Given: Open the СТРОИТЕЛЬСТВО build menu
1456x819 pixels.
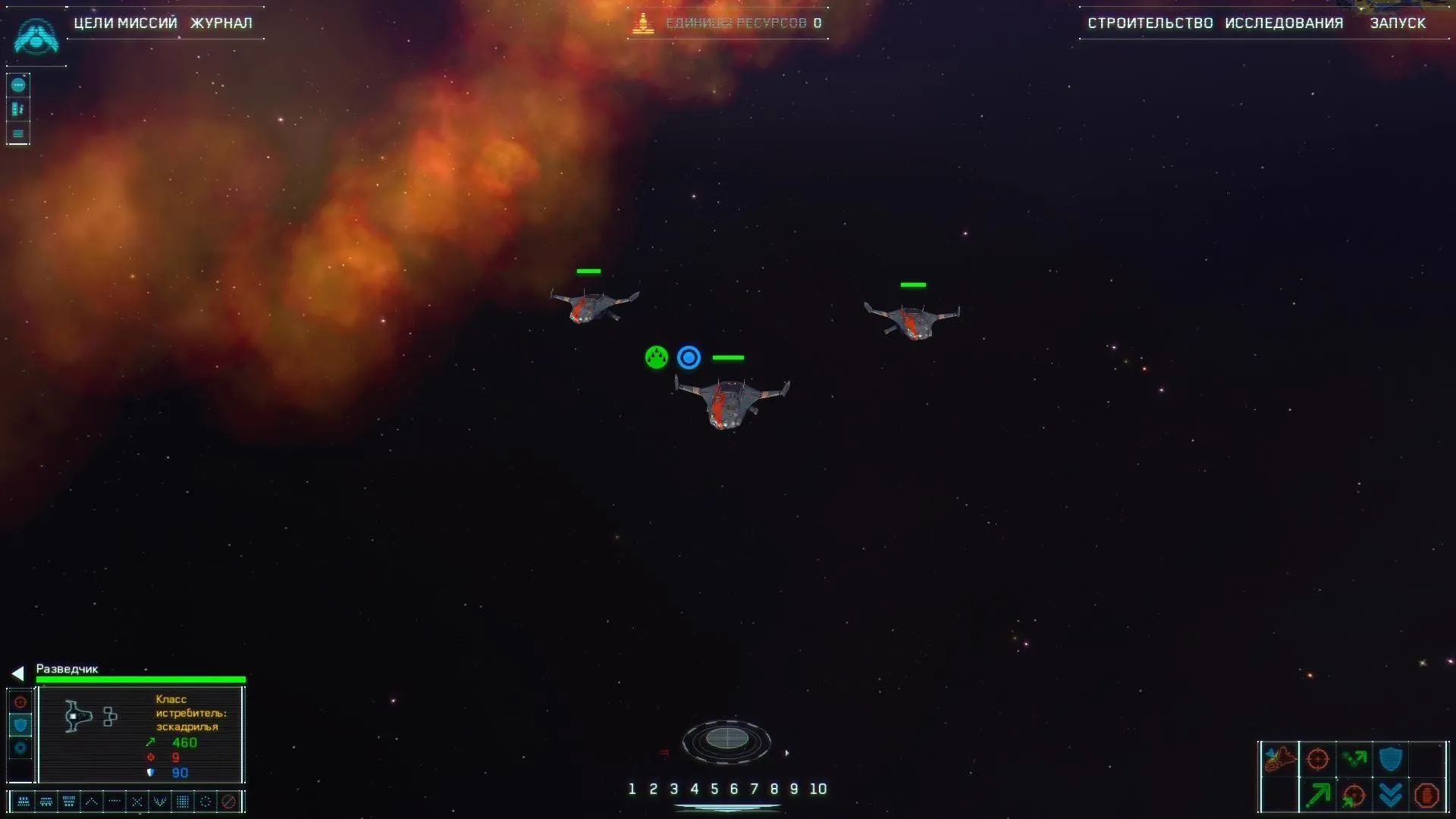Looking at the screenshot, I should (1150, 23).
